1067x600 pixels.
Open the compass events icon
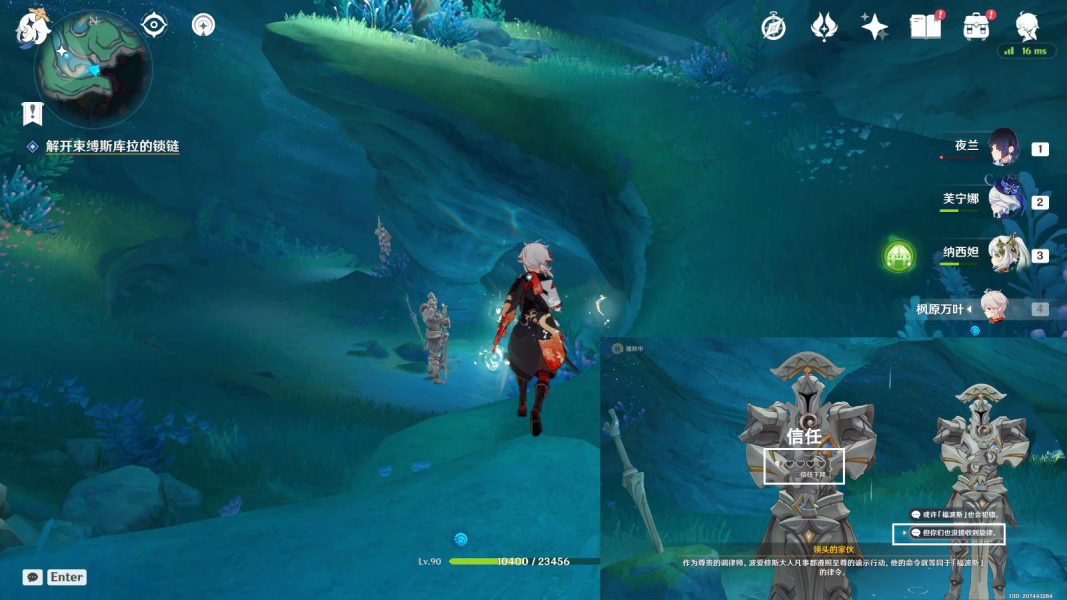pos(773,27)
